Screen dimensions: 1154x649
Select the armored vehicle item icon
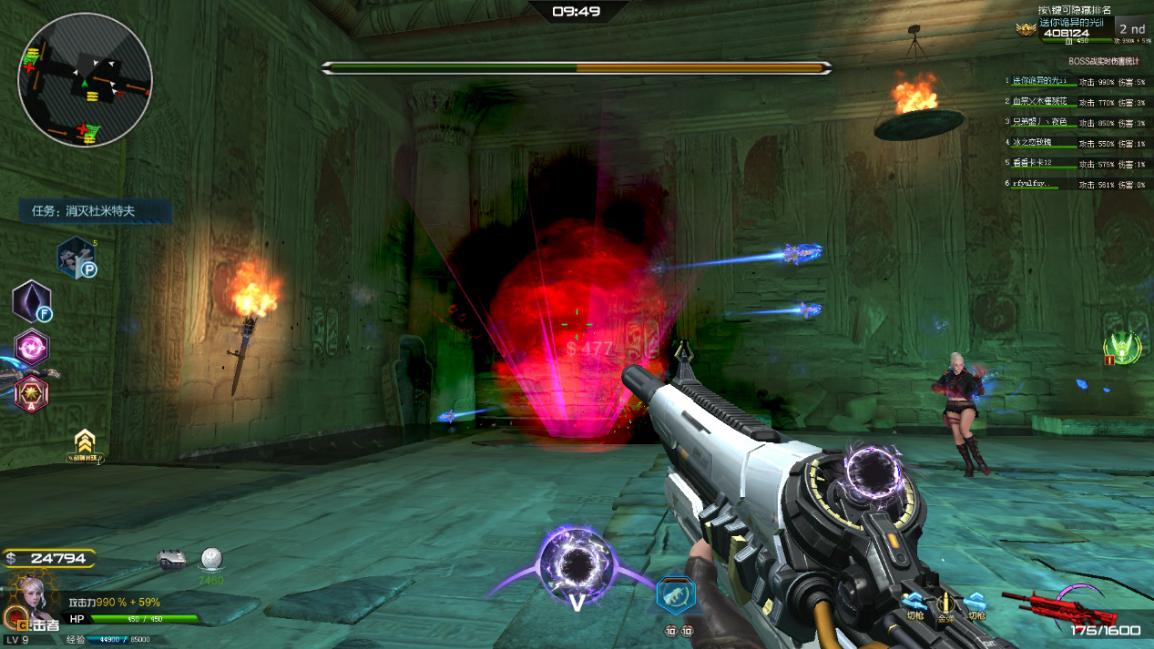coord(172,558)
